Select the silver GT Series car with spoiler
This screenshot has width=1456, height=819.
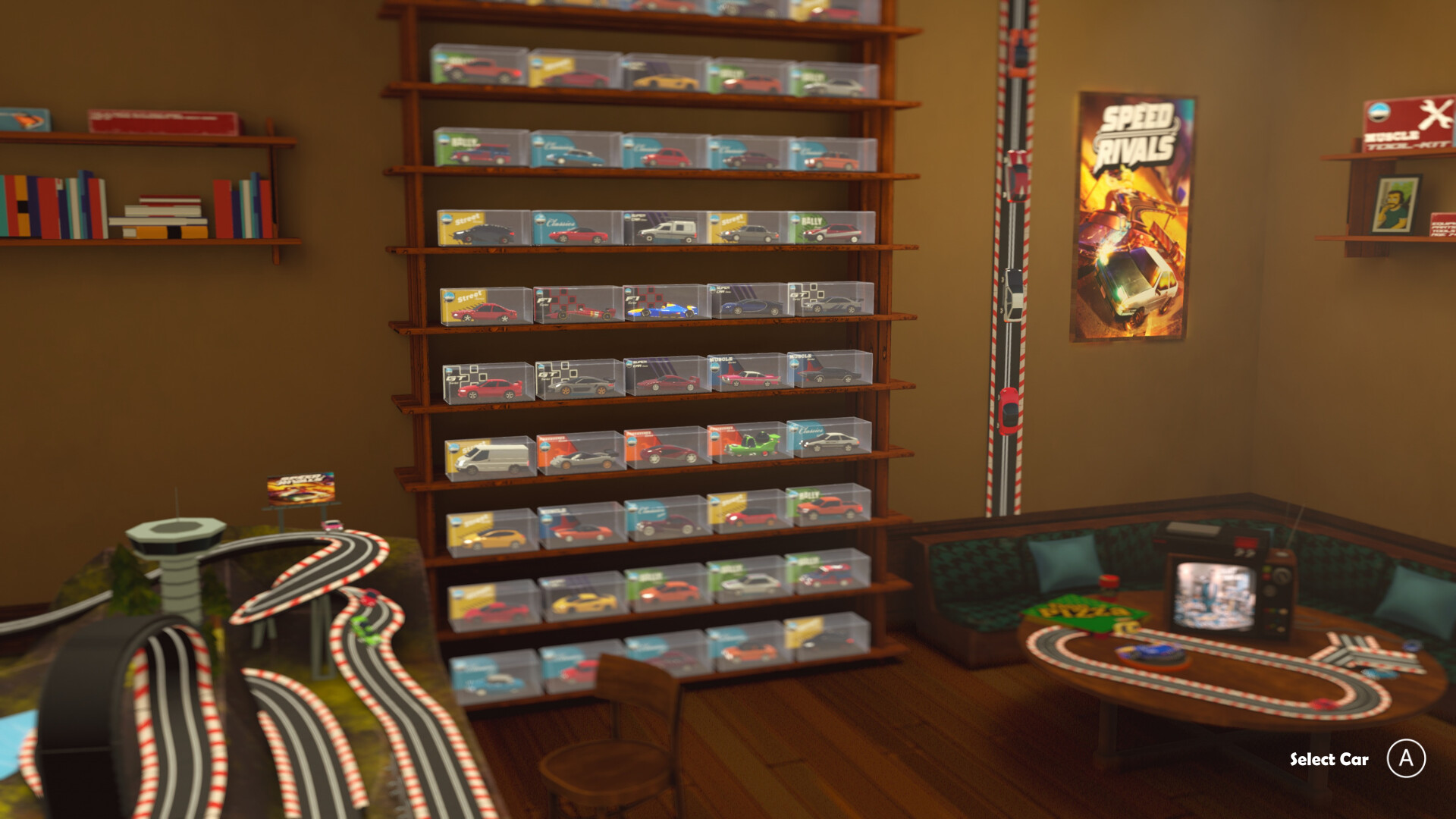tap(581, 383)
